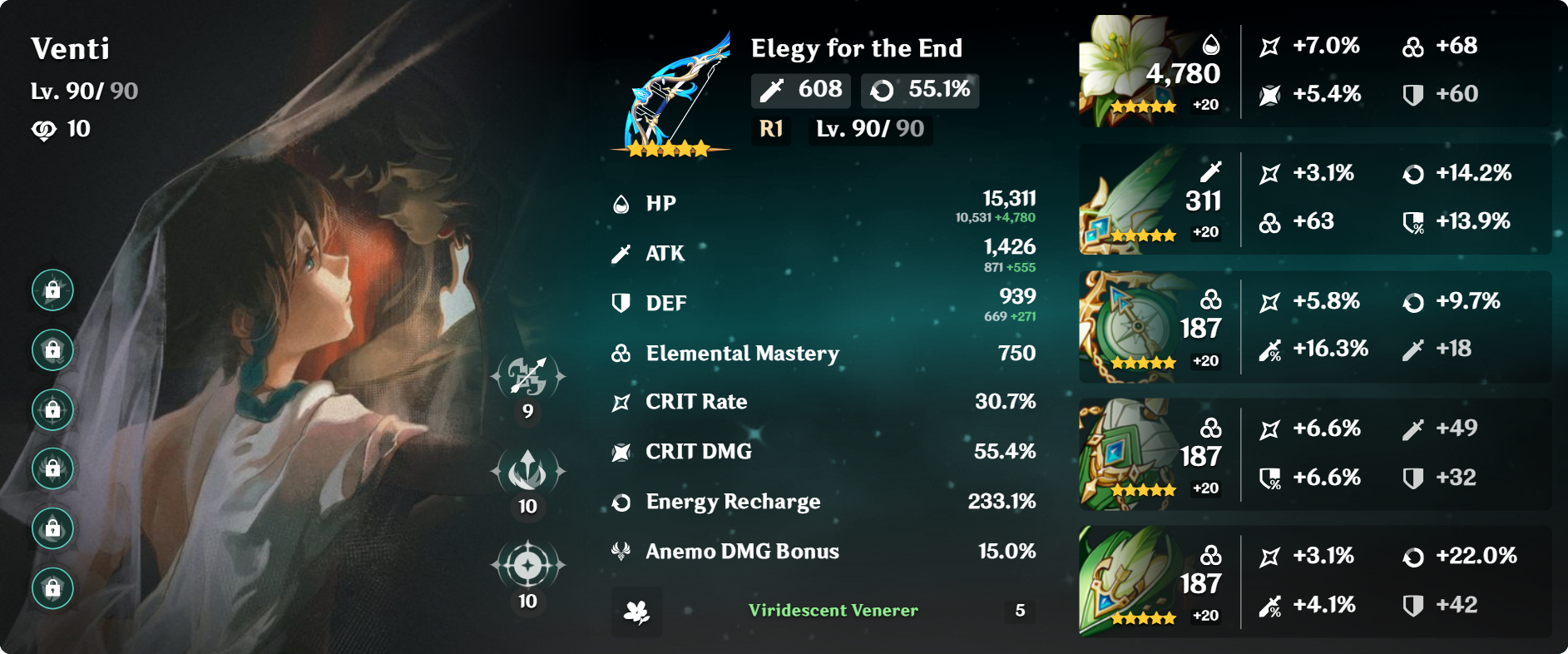
Task: Toggle the topmost constellation lock
Action: click(x=54, y=291)
